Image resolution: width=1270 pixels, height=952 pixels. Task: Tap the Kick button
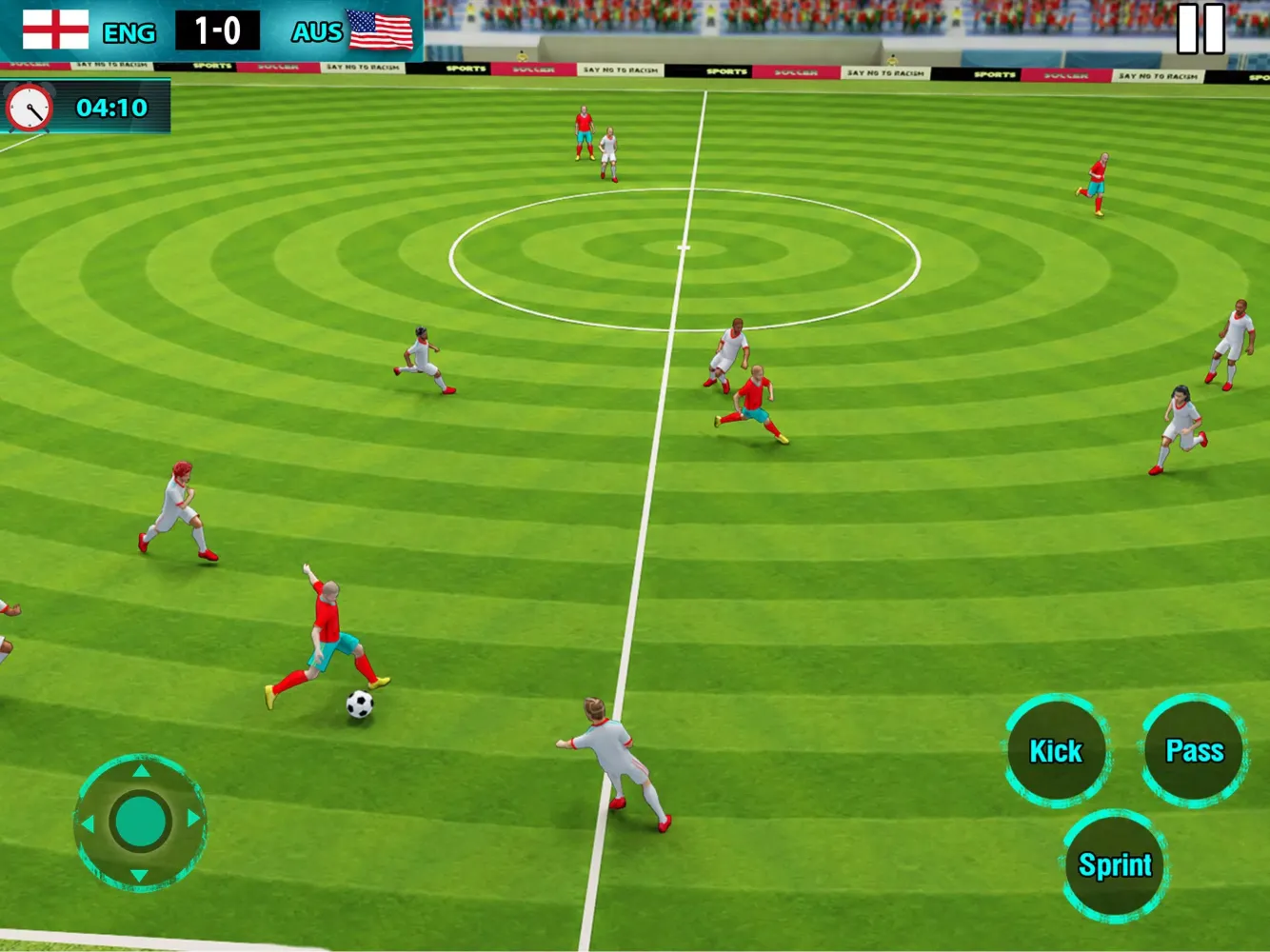point(1056,751)
